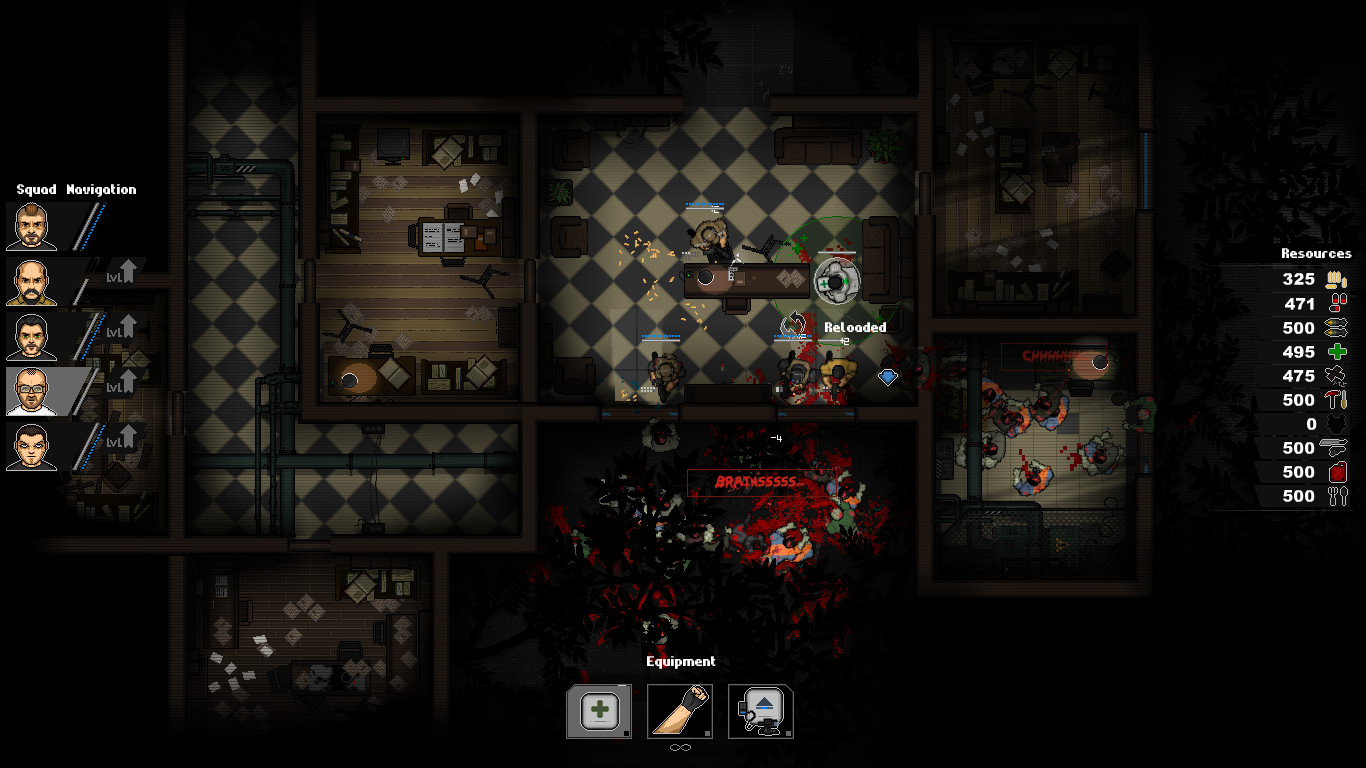Equip the fist melee slot

680,711
